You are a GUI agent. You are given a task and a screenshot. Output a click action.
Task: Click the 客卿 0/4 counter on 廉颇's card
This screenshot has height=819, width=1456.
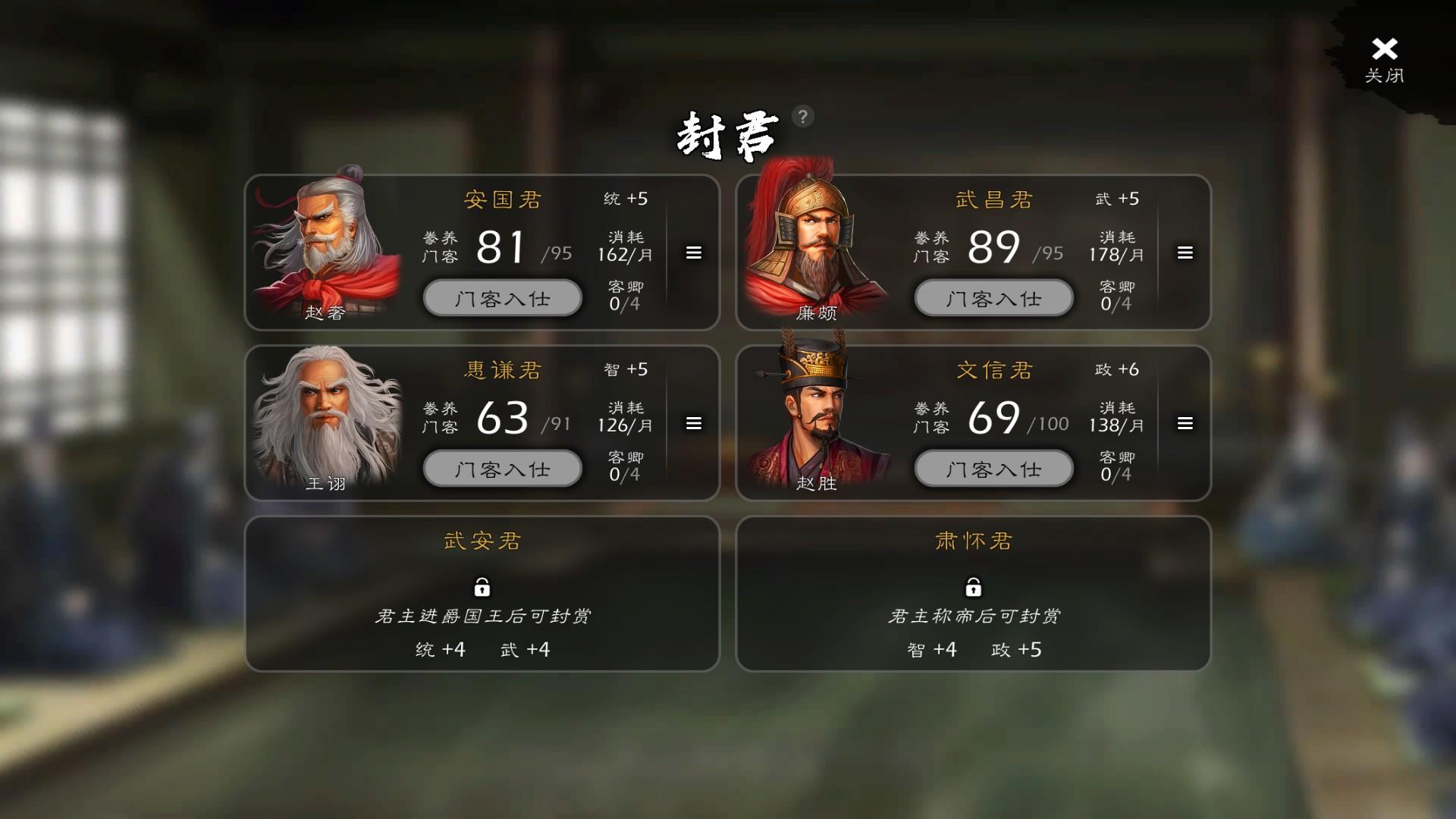[1119, 294]
